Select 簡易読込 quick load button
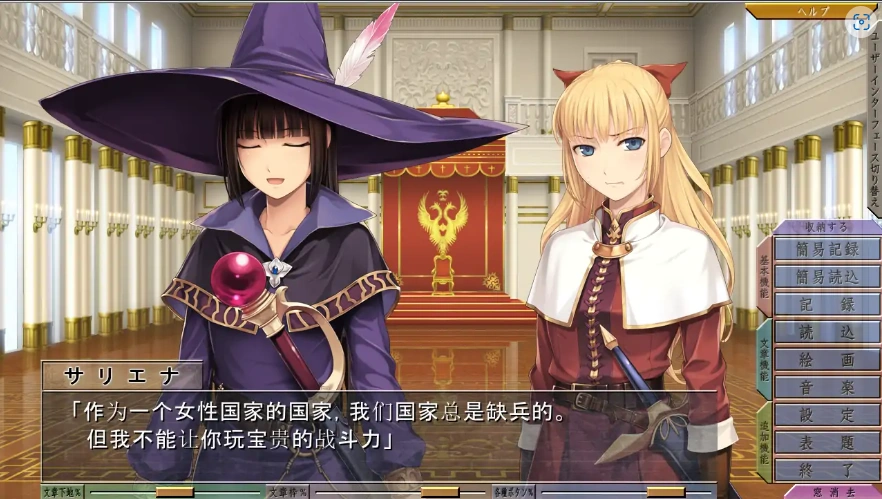 point(826,277)
